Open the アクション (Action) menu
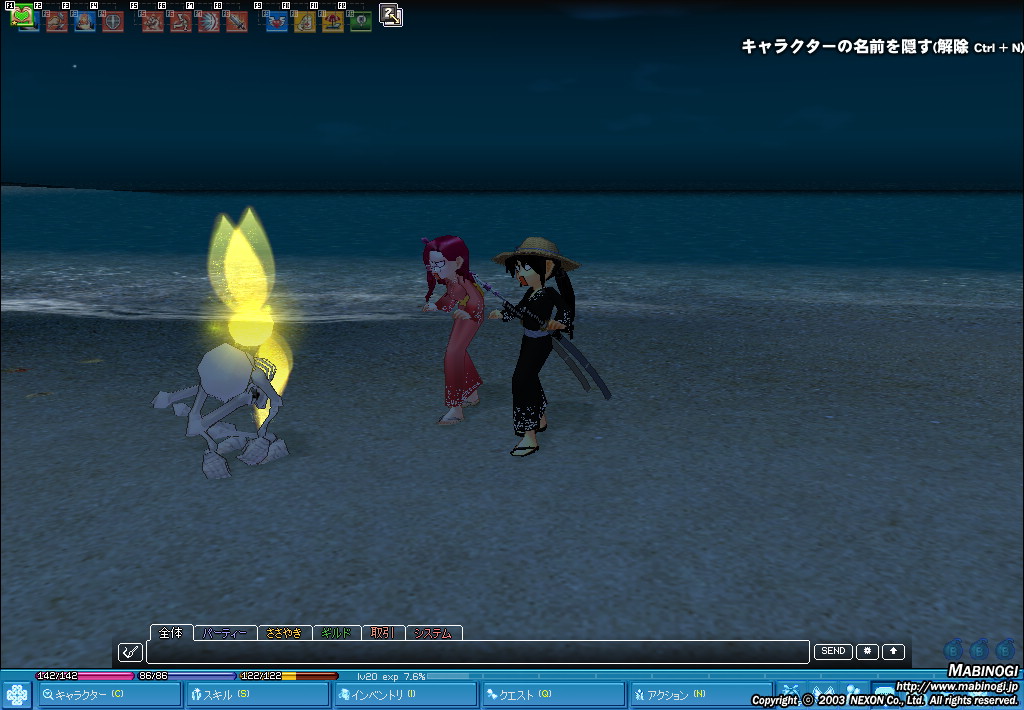 700,694
